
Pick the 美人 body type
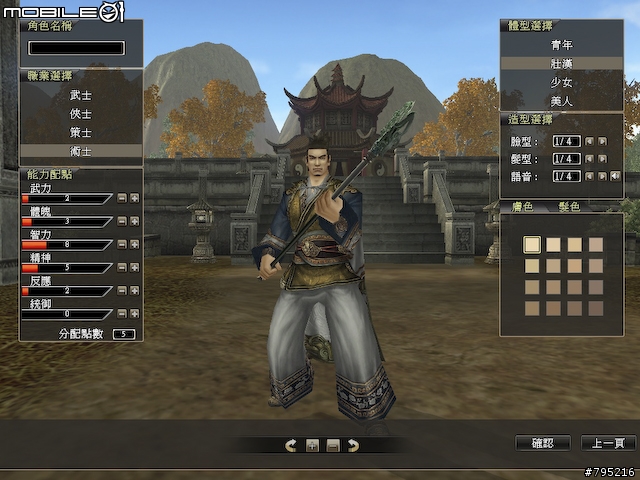tap(561, 101)
